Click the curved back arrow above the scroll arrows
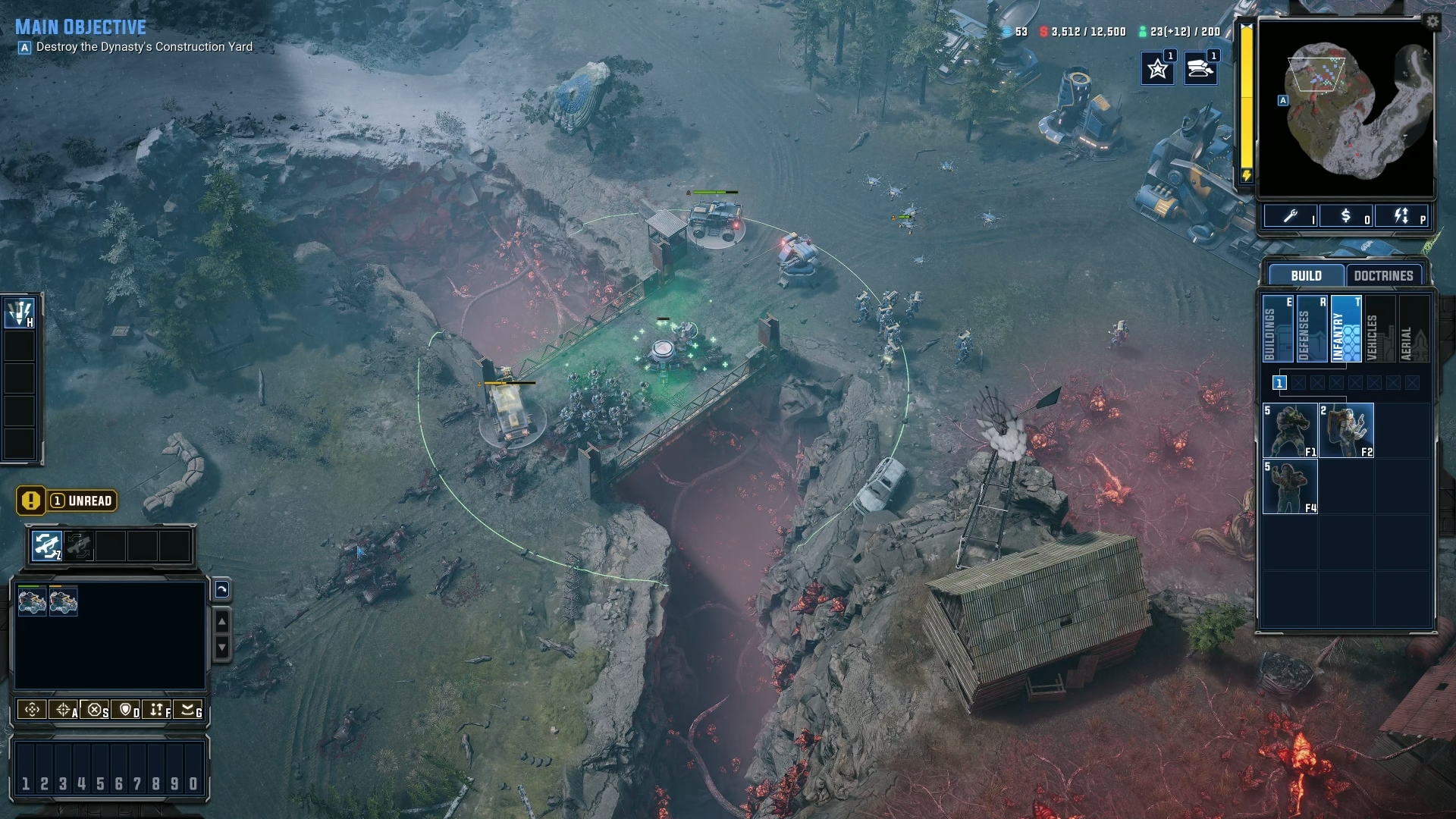The height and width of the screenshot is (819, 1456). coord(221,590)
